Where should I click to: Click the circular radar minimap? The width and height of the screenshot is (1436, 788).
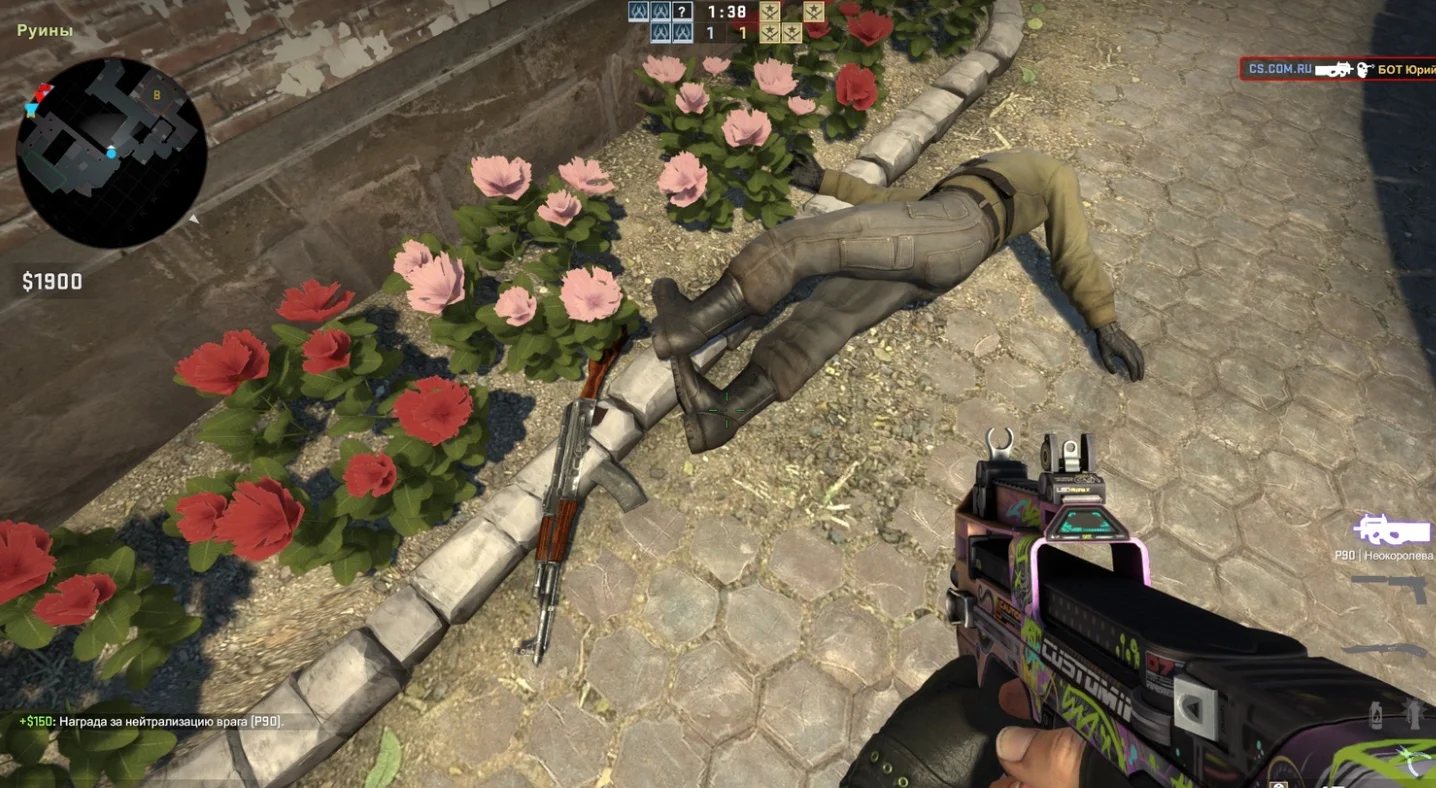[111, 152]
